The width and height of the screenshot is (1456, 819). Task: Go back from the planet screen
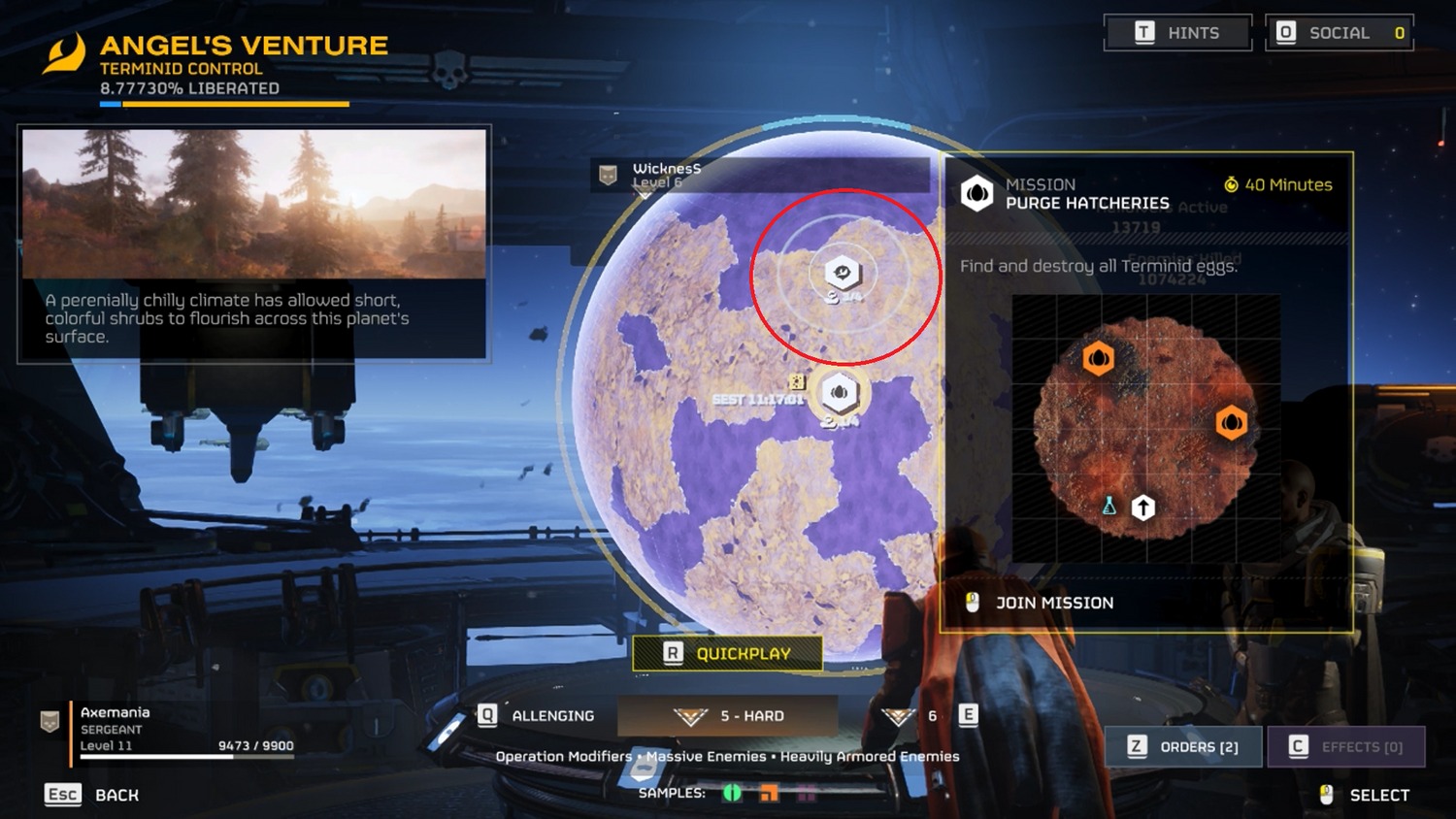[93, 795]
